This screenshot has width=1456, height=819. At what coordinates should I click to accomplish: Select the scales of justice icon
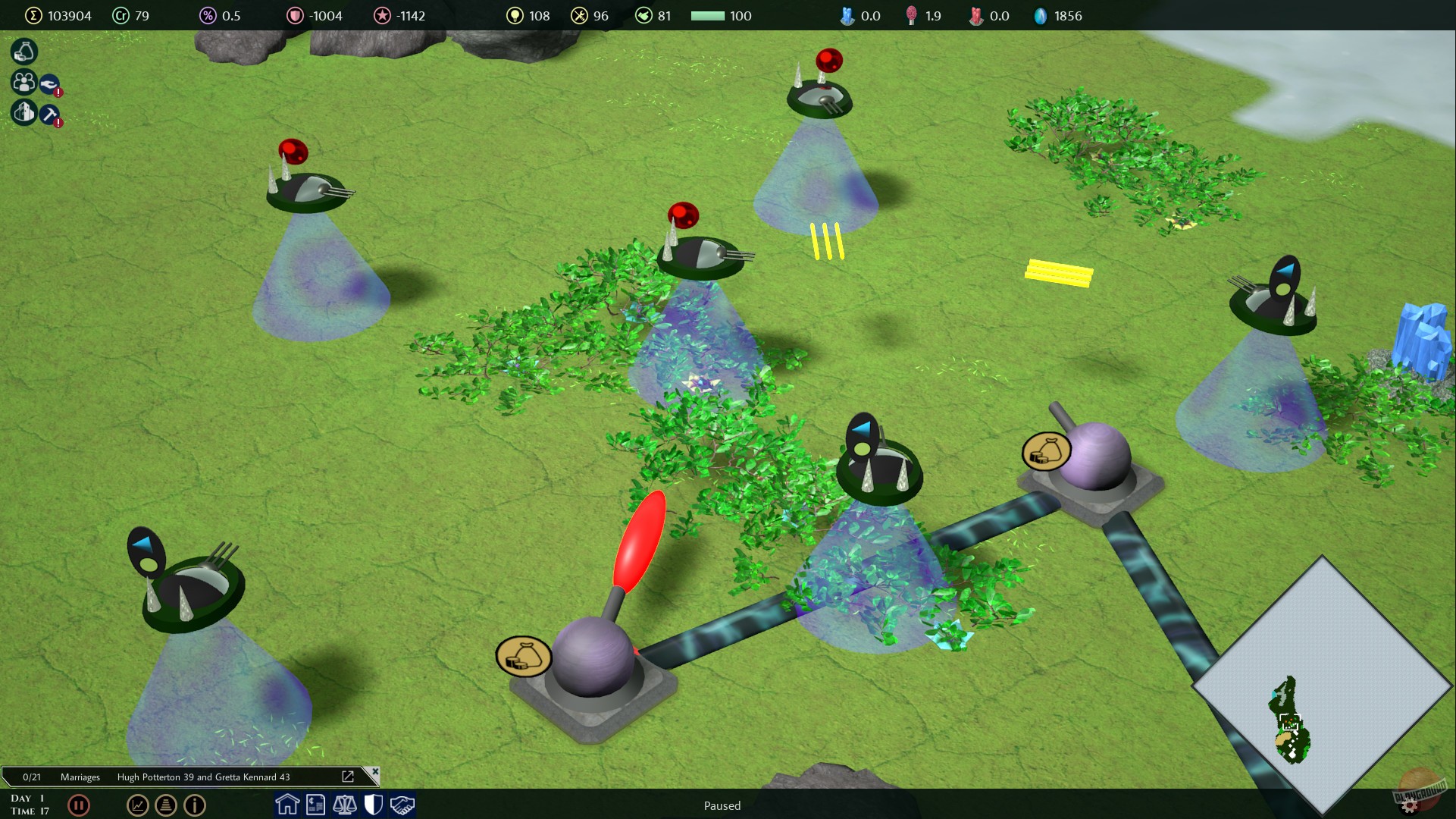pyautogui.click(x=345, y=805)
